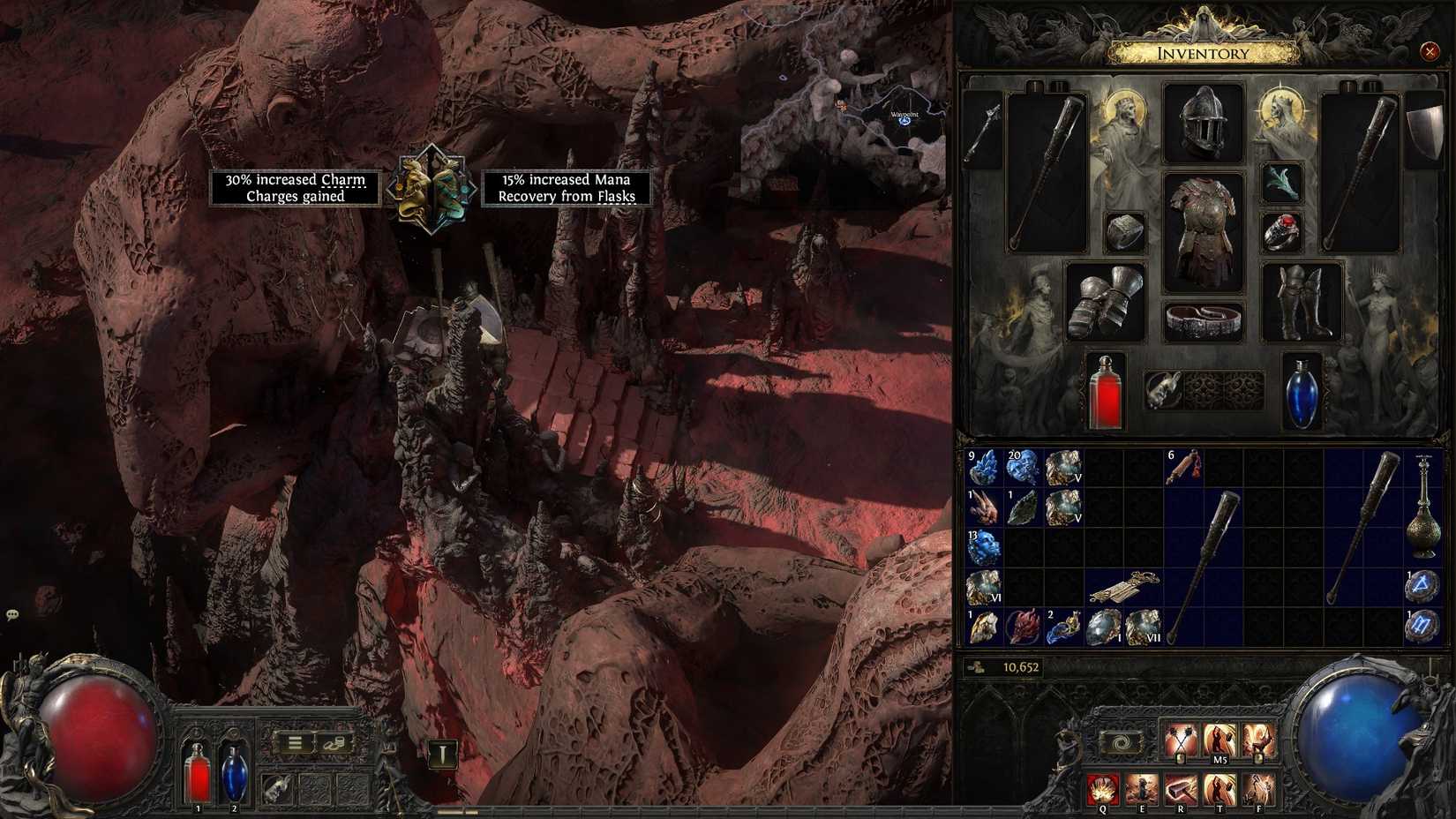The image size is (1456, 819).
Task: Select the M5 mouse-button skill icon
Action: point(1220,740)
